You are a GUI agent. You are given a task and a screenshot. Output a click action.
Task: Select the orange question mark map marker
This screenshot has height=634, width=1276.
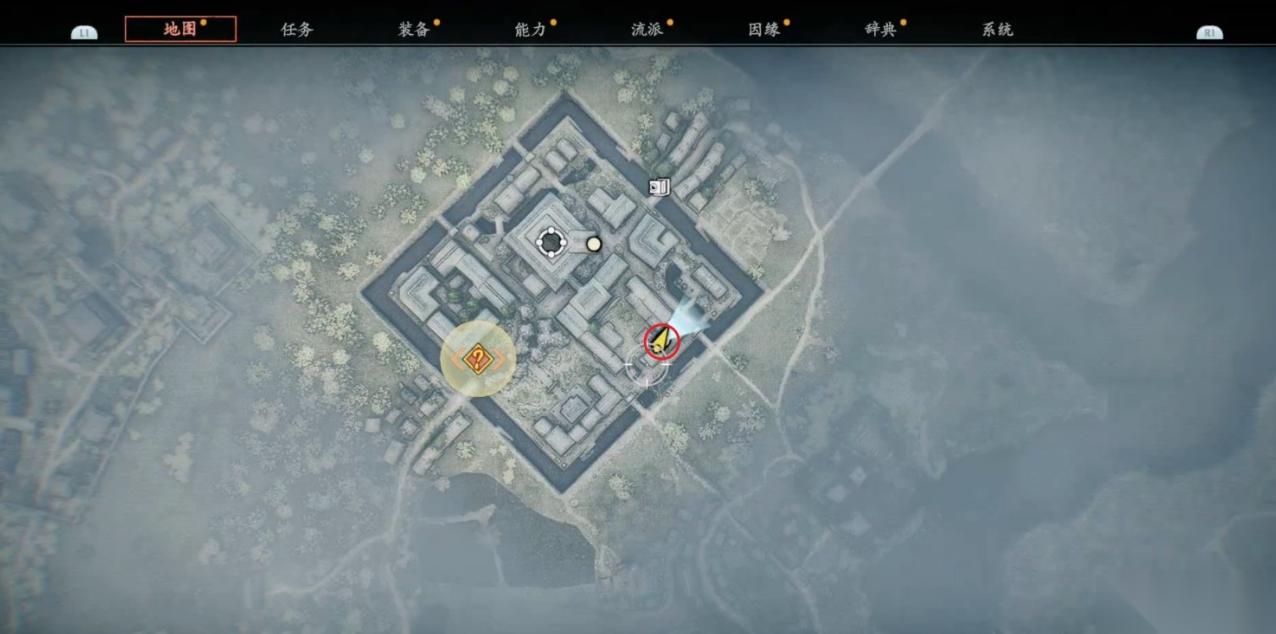tap(478, 359)
